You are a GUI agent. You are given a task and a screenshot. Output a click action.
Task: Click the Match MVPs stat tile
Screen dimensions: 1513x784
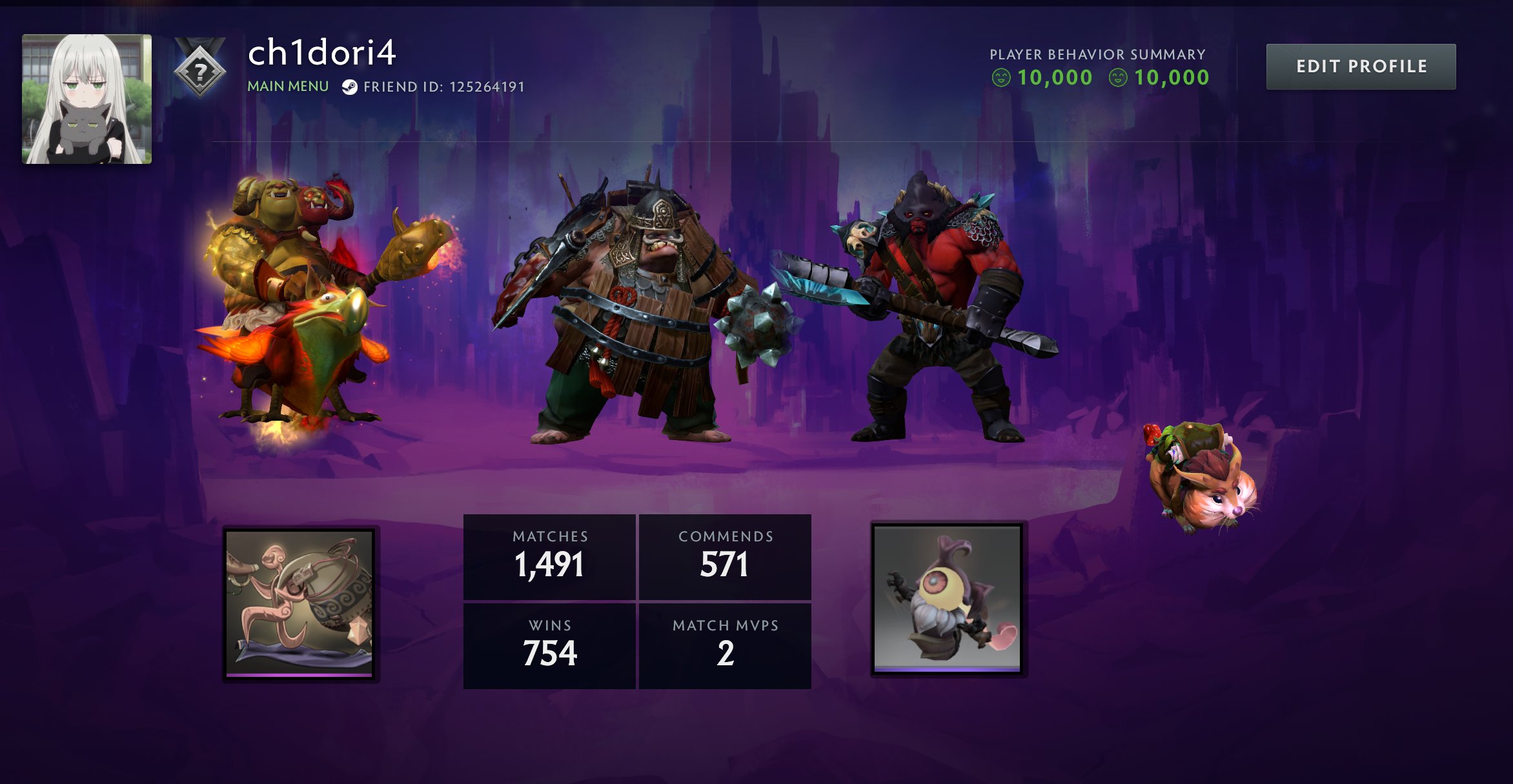coord(725,645)
